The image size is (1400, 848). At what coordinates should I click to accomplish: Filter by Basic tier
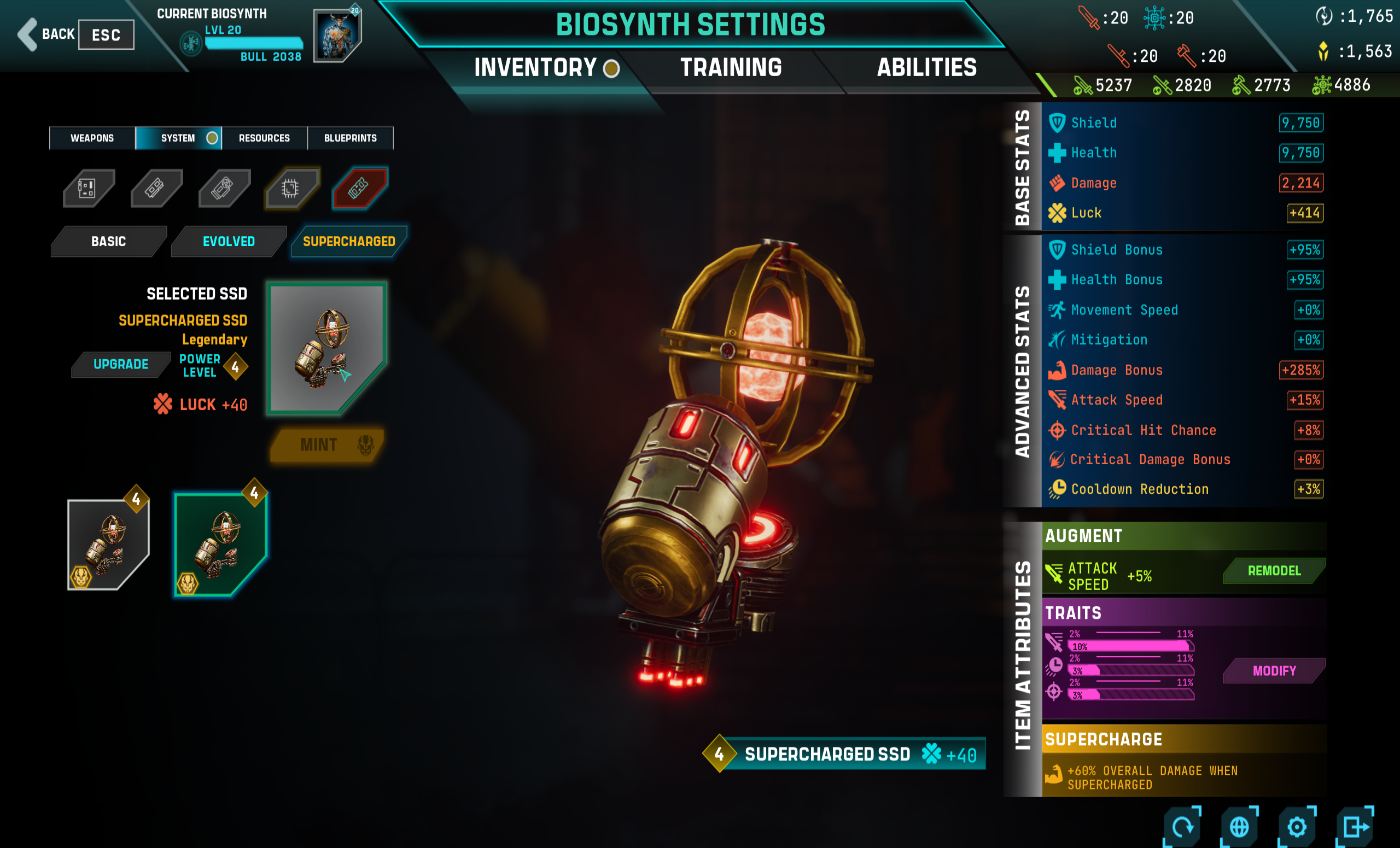click(108, 242)
